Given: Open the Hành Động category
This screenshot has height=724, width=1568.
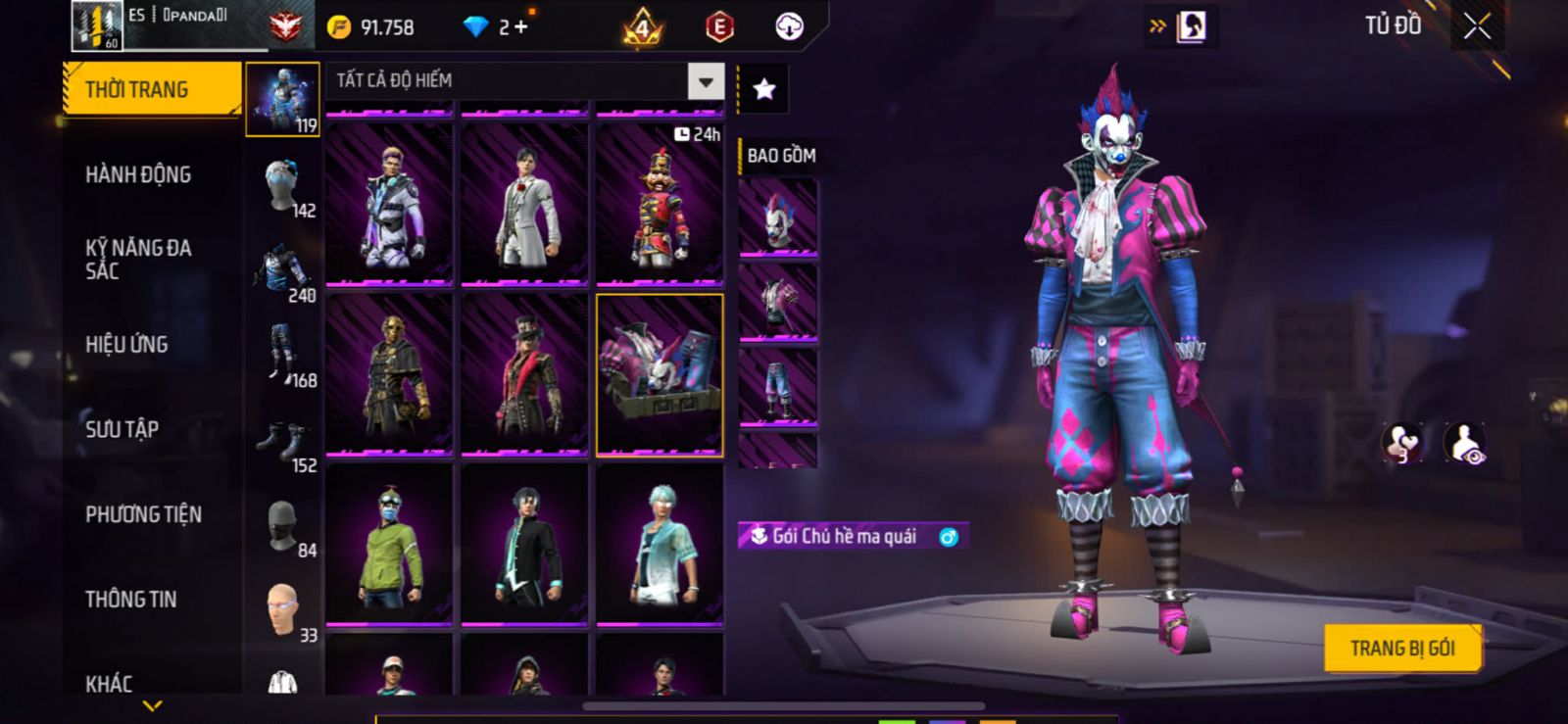Looking at the screenshot, I should pyautogui.click(x=138, y=174).
